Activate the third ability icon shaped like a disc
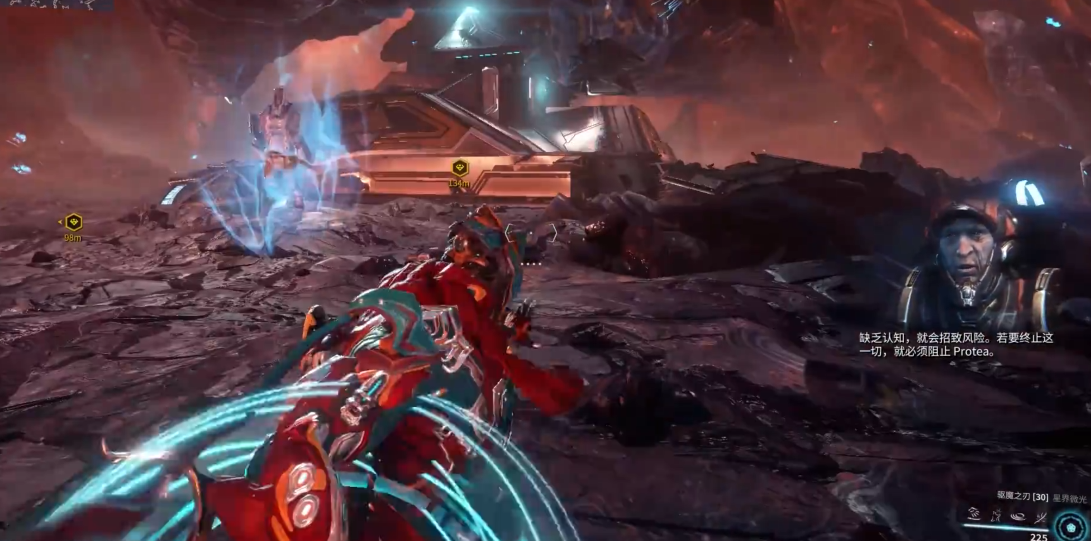The width and height of the screenshot is (1091, 541). coord(1018,514)
